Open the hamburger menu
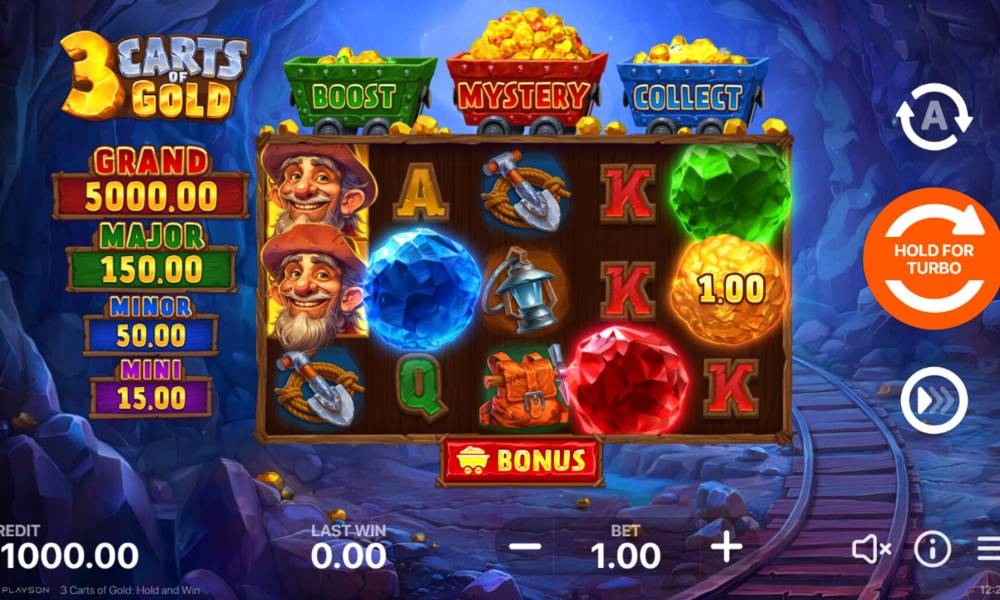This screenshot has width=1000, height=600. coord(988,548)
